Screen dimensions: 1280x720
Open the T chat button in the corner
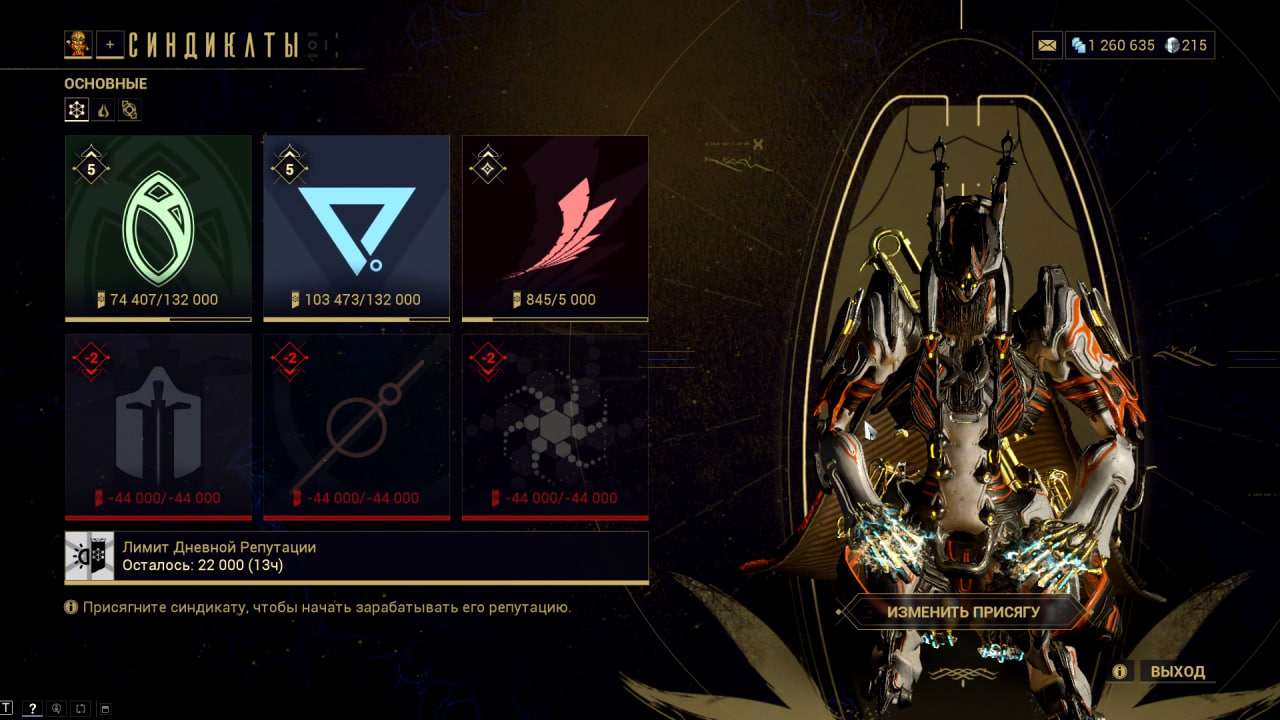pyautogui.click(x=7, y=709)
